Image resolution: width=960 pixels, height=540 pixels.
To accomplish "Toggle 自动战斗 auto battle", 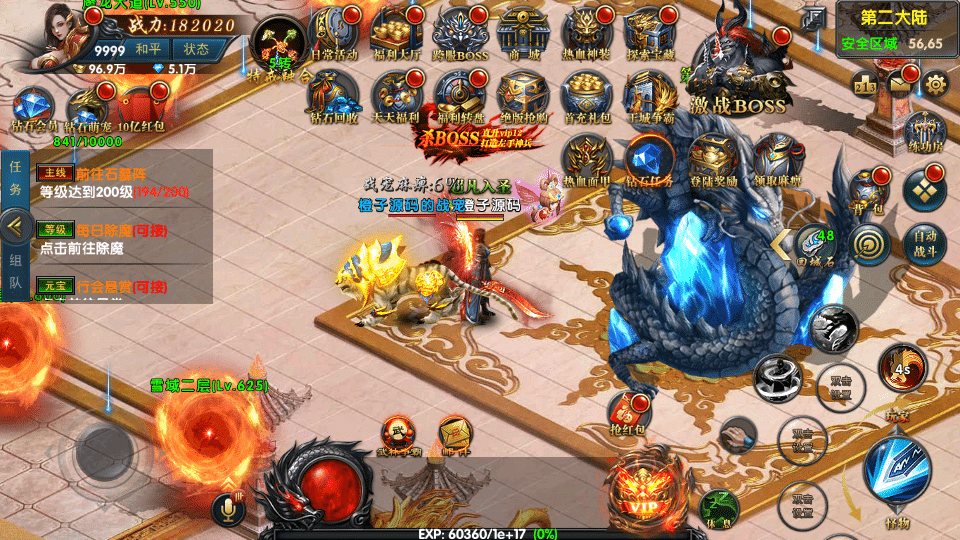I will coord(926,242).
